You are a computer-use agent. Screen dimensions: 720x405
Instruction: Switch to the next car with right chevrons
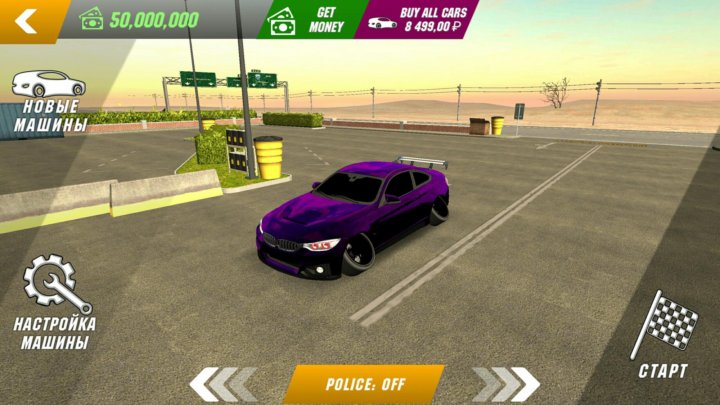pyautogui.click(x=506, y=383)
